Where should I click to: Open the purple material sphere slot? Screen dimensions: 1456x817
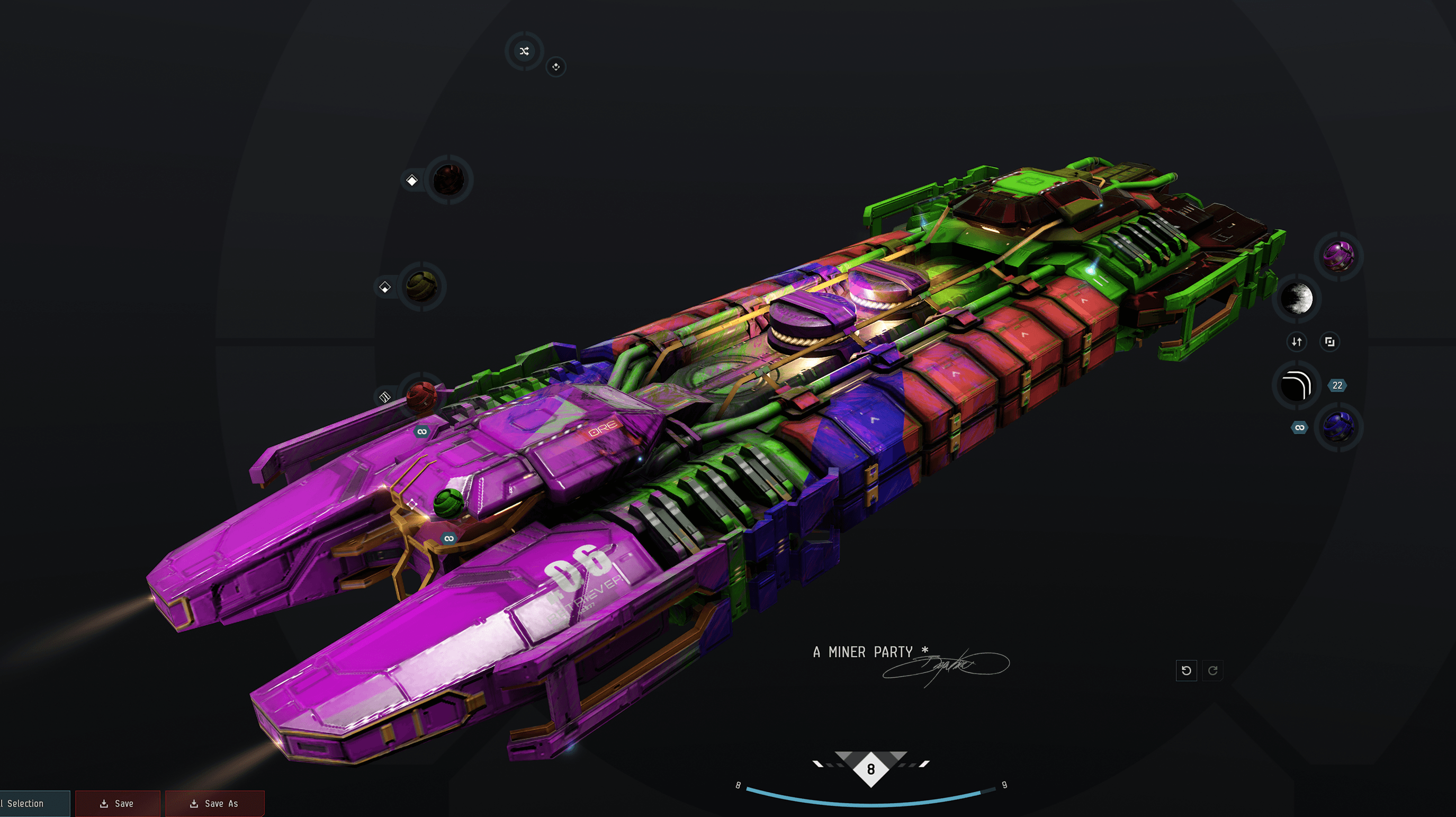[1338, 256]
